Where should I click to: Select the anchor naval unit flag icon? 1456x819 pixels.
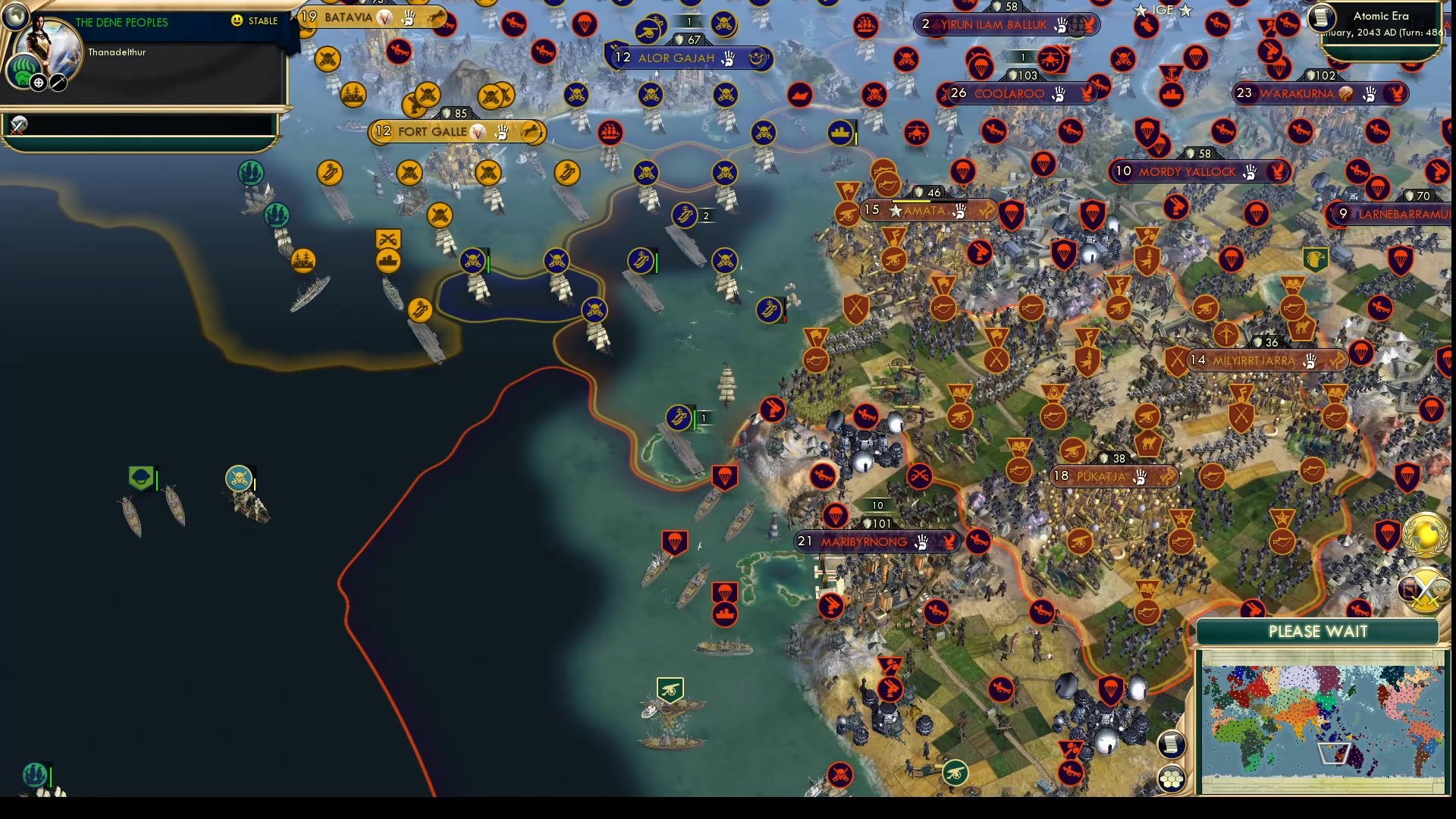point(250,173)
